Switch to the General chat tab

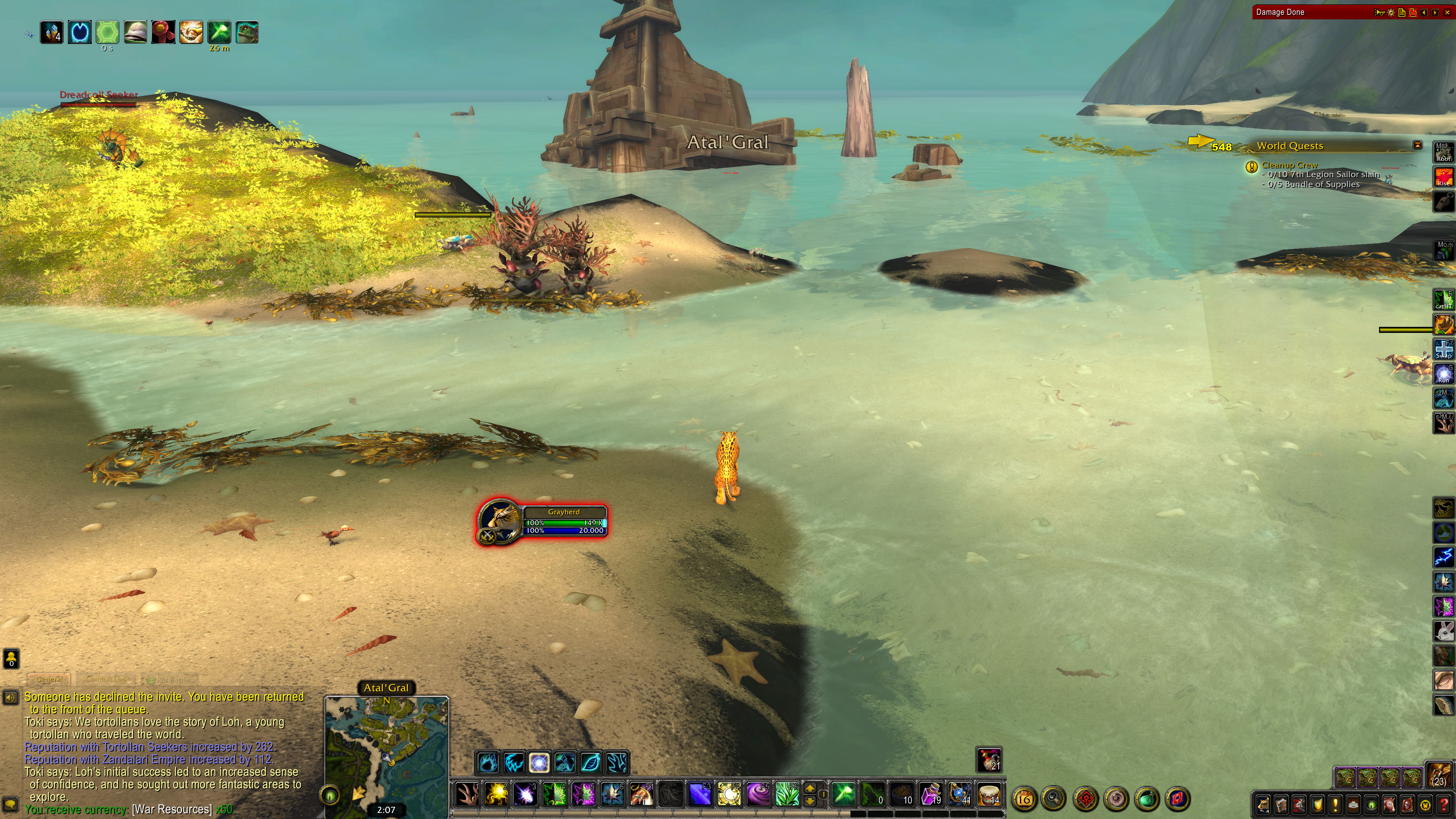tap(49, 679)
